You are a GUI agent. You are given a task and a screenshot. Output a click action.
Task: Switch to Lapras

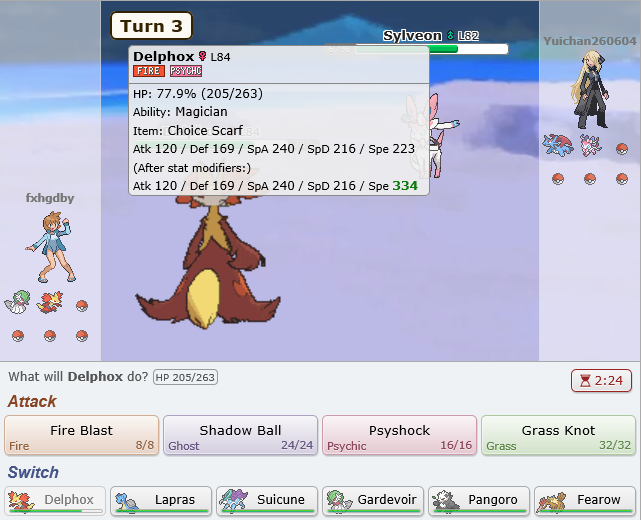coord(161,500)
